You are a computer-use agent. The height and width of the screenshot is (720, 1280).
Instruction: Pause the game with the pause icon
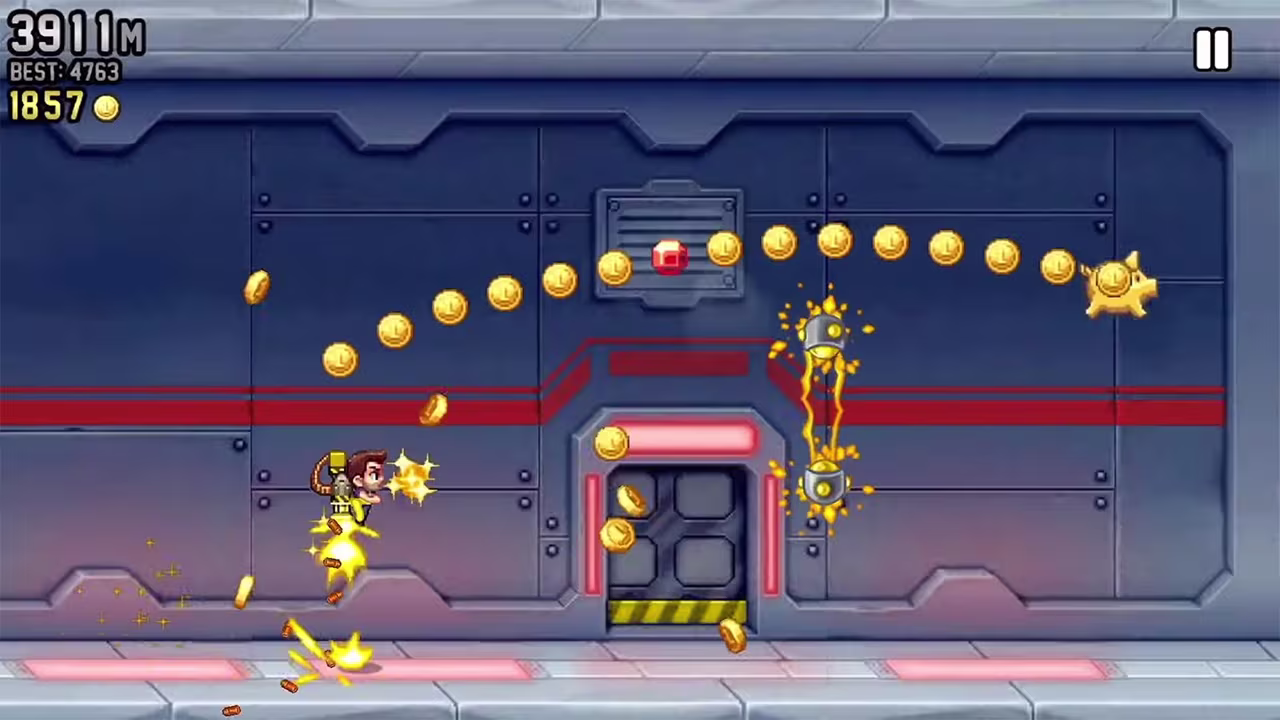click(x=1212, y=49)
